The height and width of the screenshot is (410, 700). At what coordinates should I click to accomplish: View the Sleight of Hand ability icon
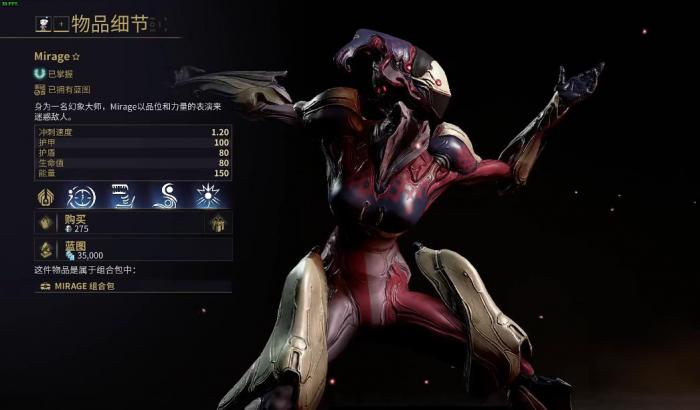point(122,195)
